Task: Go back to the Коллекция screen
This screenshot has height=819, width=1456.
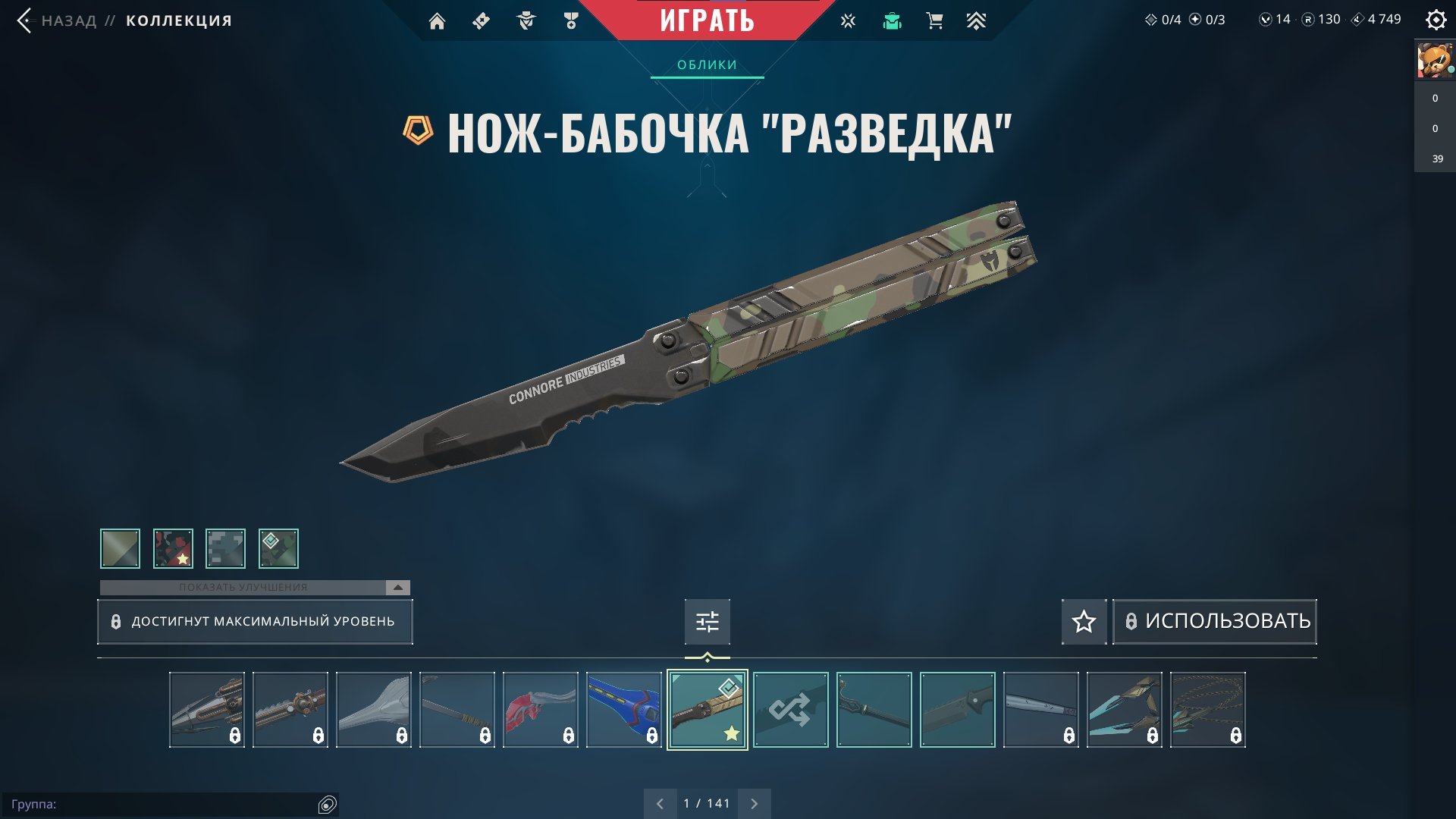Action: coord(25,20)
